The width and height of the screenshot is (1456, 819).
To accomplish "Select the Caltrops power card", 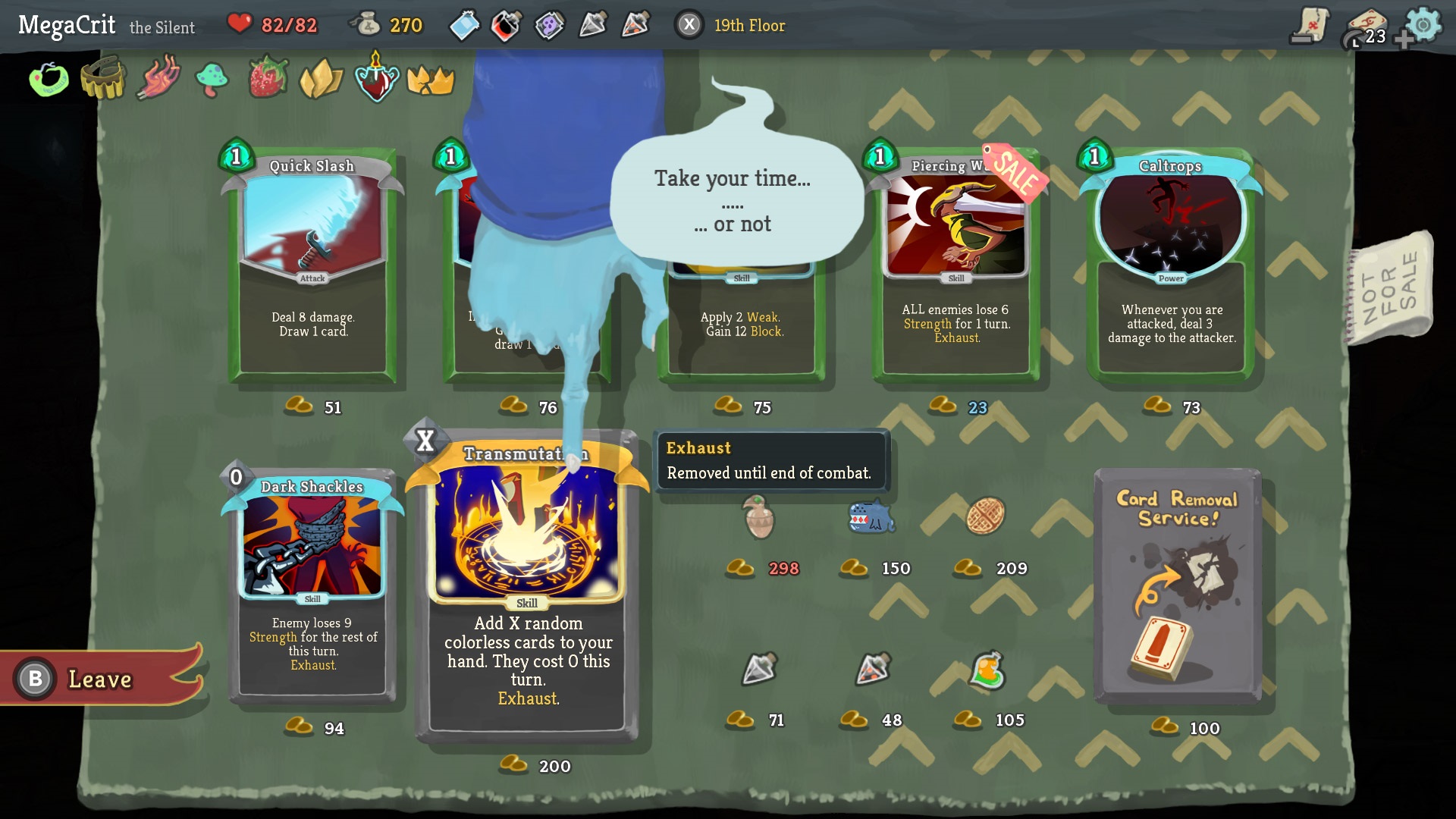I will [x=1171, y=265].
